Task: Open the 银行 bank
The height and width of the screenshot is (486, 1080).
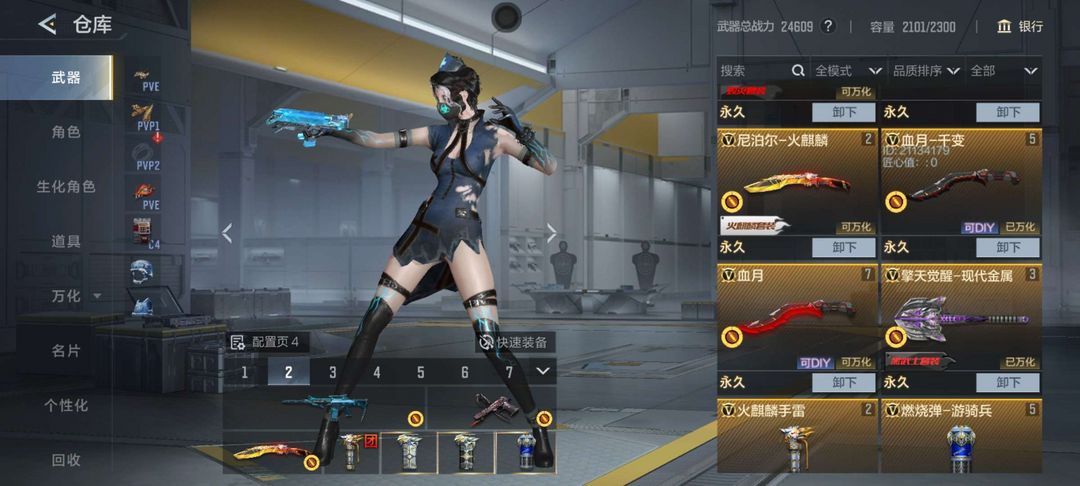Action: [1020, 26]
